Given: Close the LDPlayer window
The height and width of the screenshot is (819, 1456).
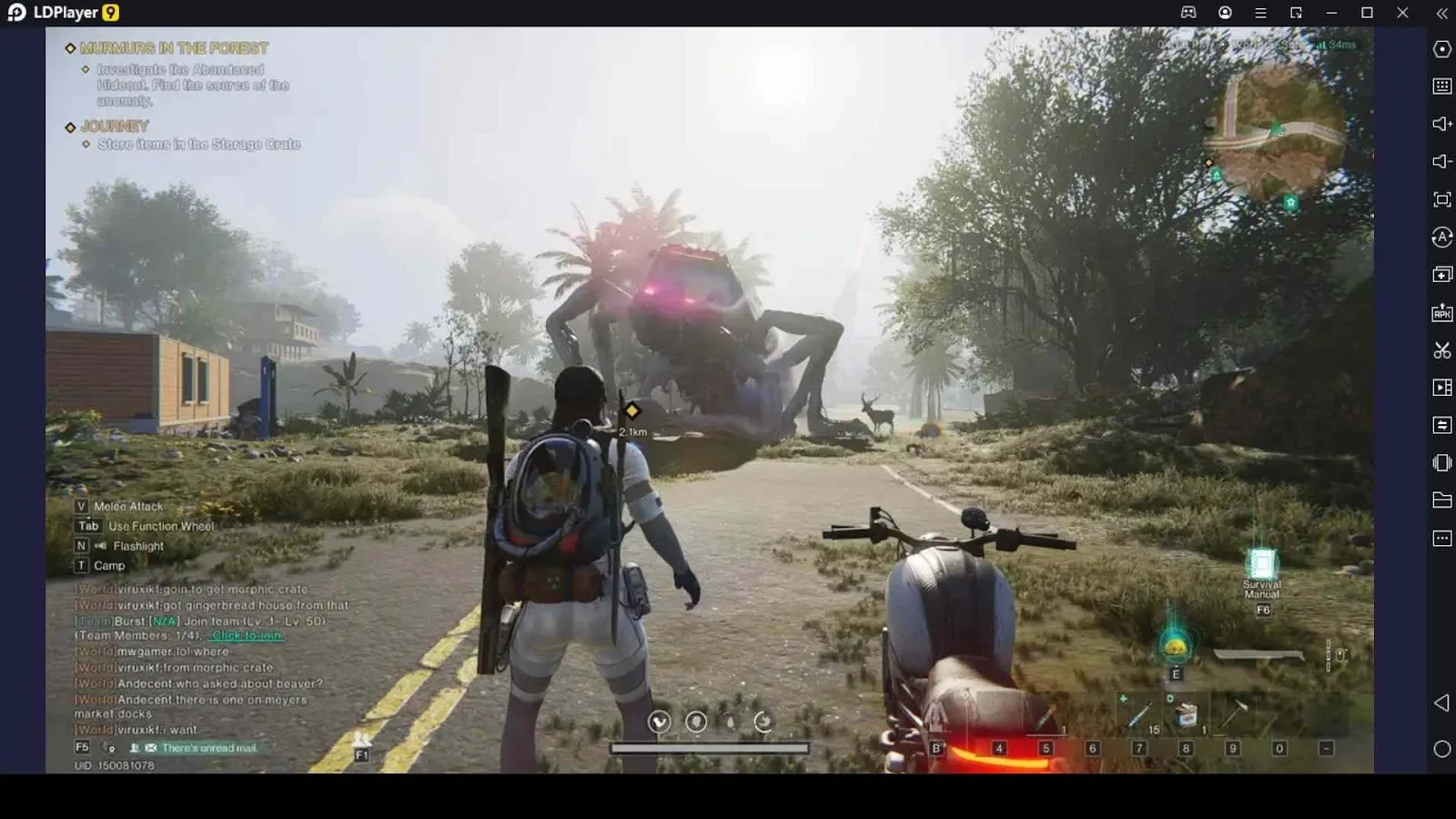Looking at the screenshot, I should [x=1402, y=13].
